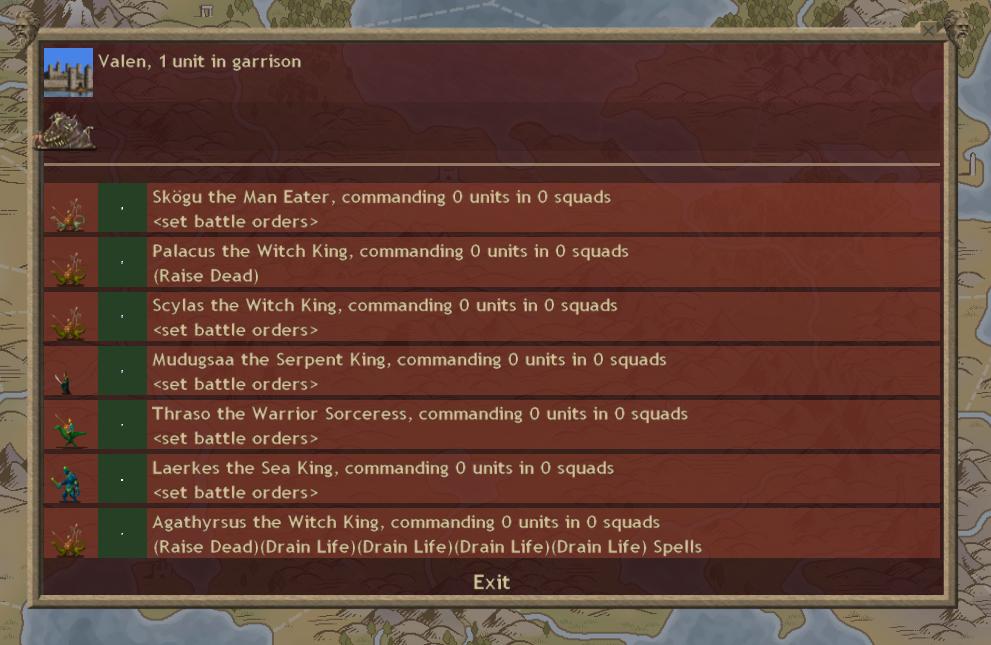Set battle orders for Thraso

[x=235, y=438]
